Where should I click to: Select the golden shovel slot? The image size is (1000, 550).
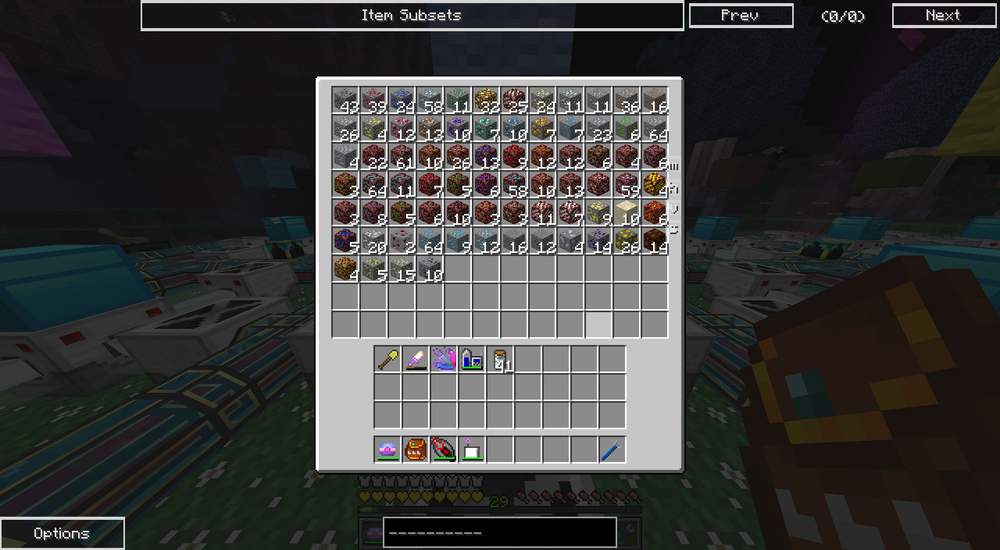(388, 359)
